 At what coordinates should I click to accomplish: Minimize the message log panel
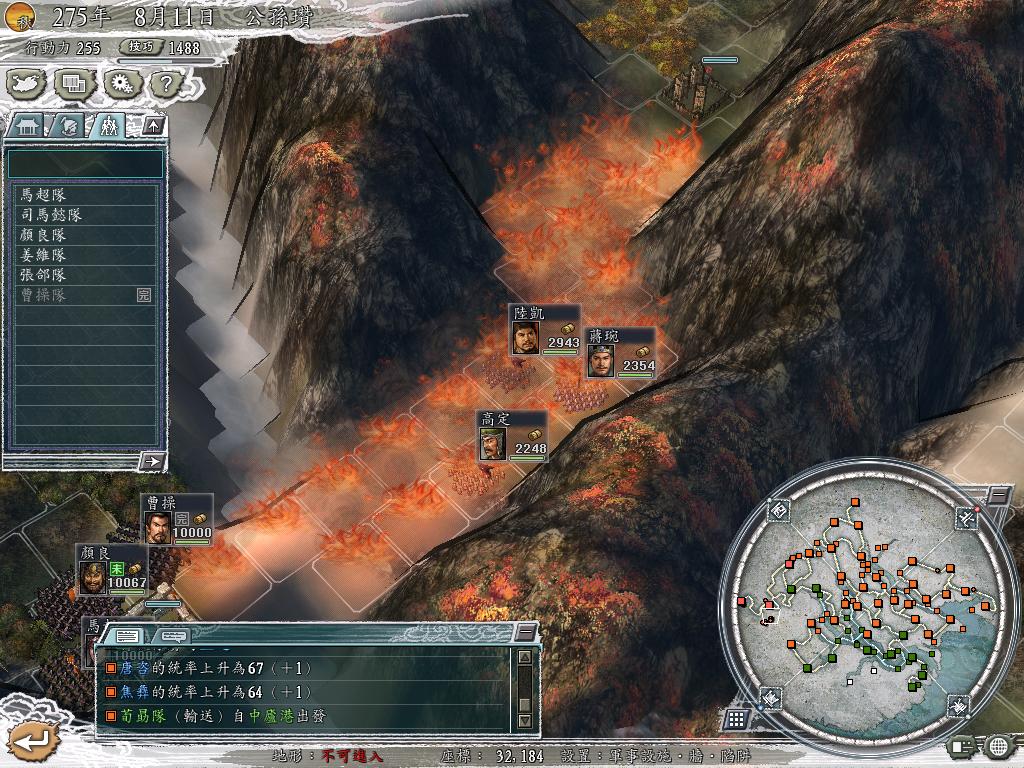[525, 633]
